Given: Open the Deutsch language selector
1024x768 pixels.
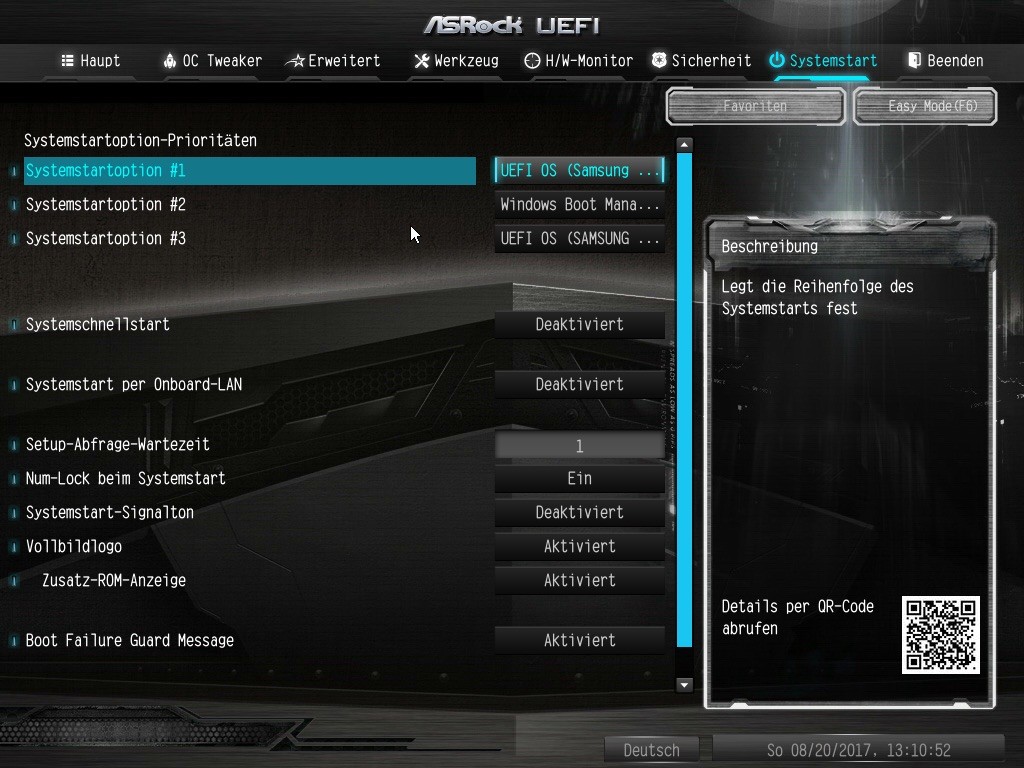Looking at the screenshot, I should click(651, 750).
